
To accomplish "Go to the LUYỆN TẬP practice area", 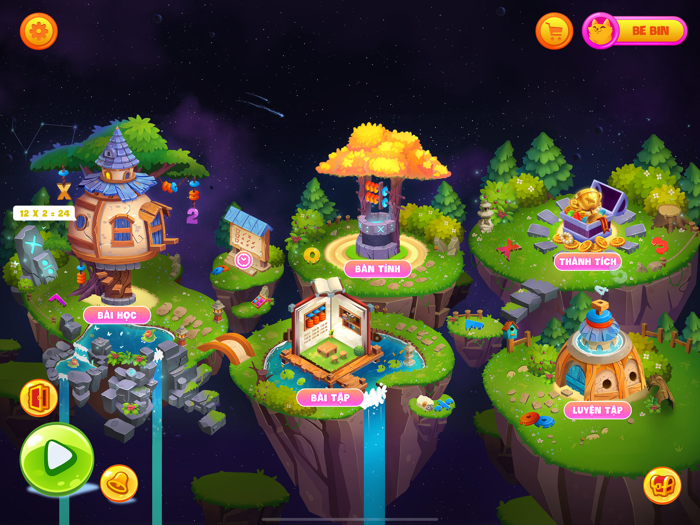I will click(x=598, y=410).
